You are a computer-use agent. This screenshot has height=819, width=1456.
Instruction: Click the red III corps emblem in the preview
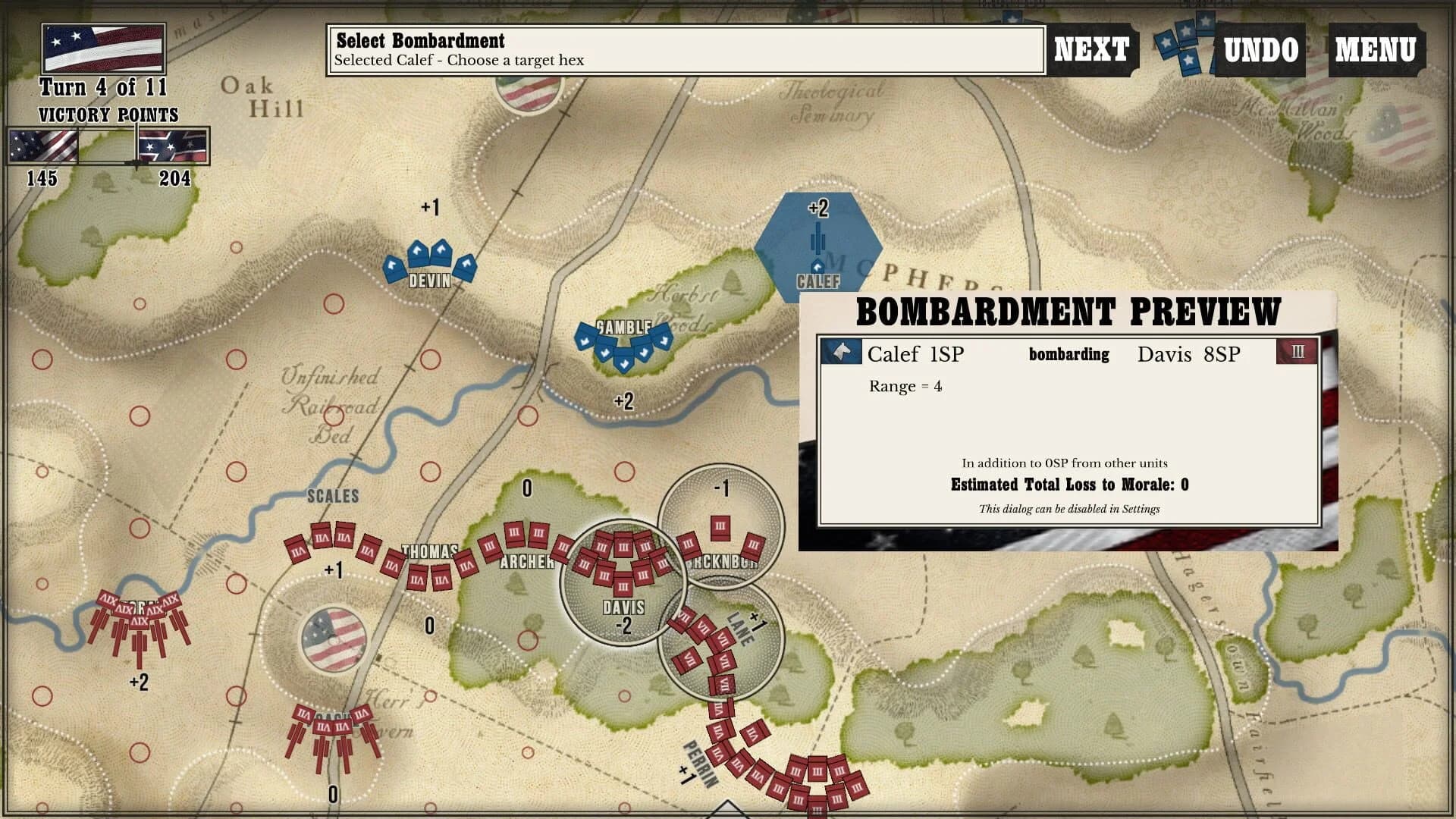coord(1297,352)
